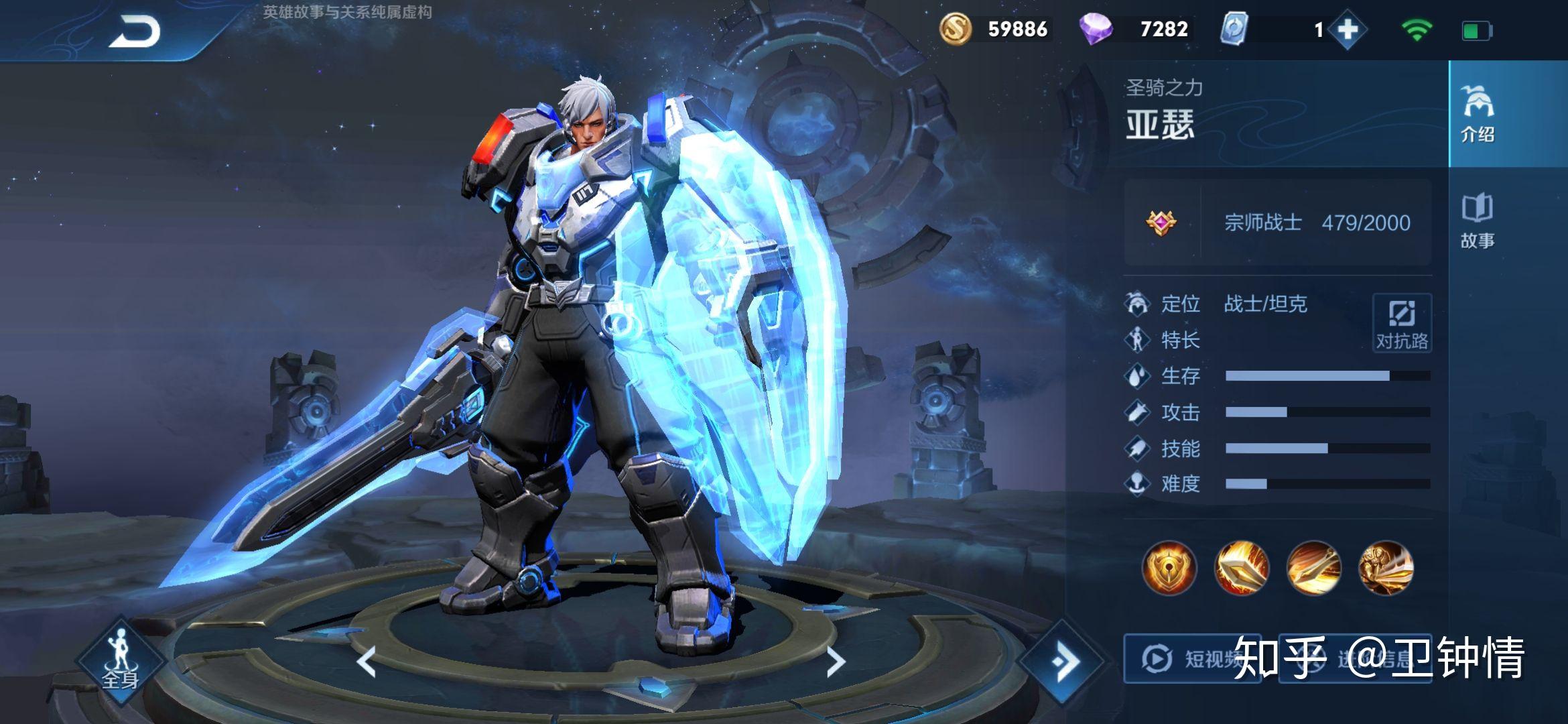
Task: Expand the diamond arrow panel button
Action: [x=1063, y=662]
